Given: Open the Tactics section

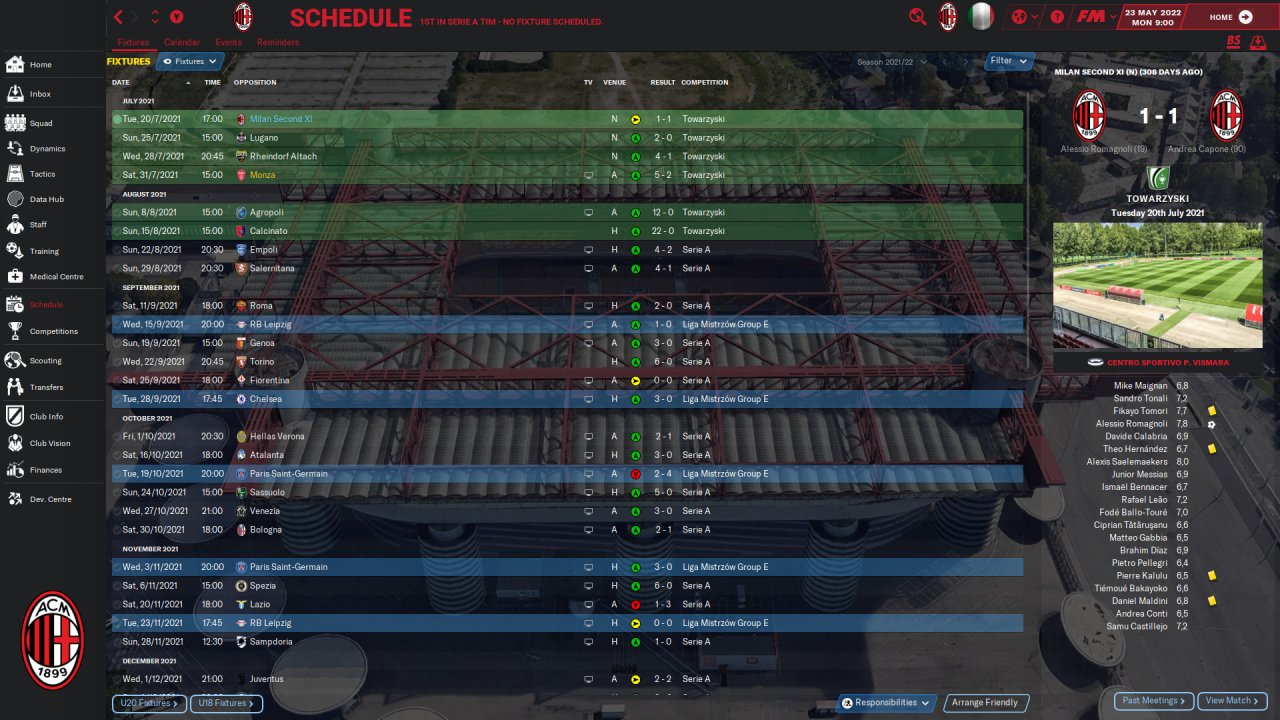Looking at the screenshot, I should pos(42,174).
